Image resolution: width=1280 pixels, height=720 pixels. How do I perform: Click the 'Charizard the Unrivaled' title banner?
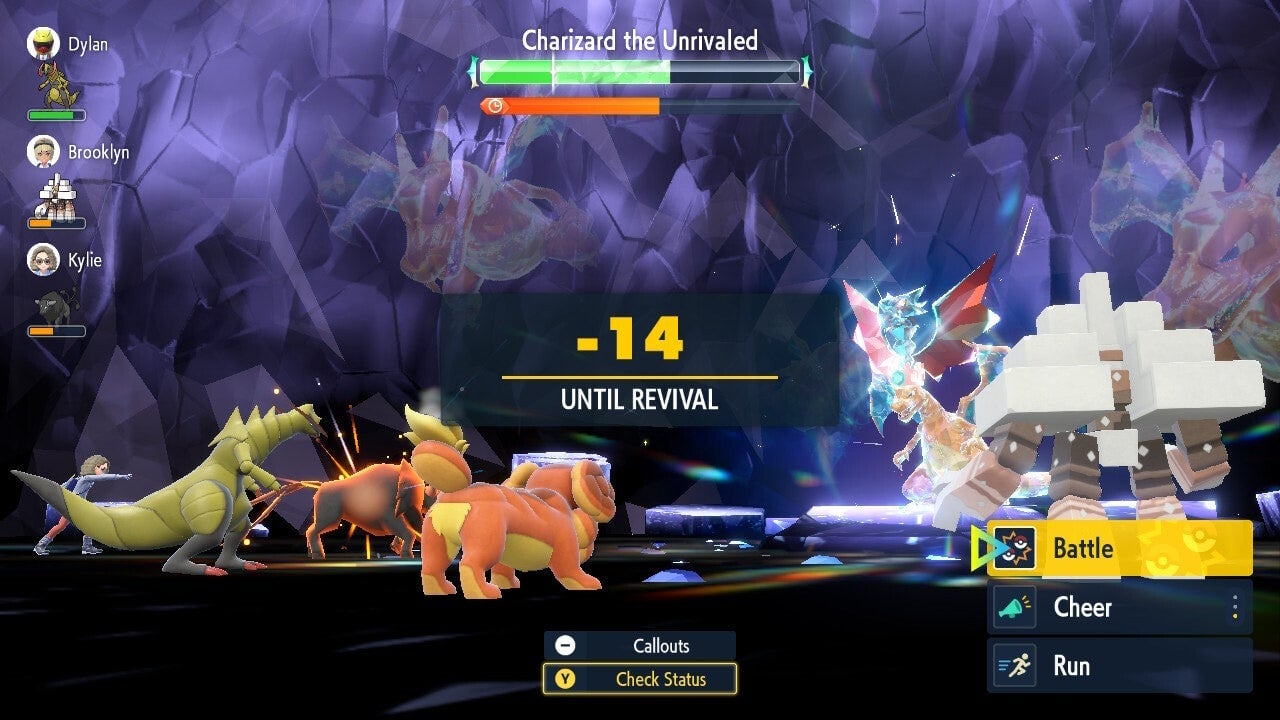(x=639, y=41)
